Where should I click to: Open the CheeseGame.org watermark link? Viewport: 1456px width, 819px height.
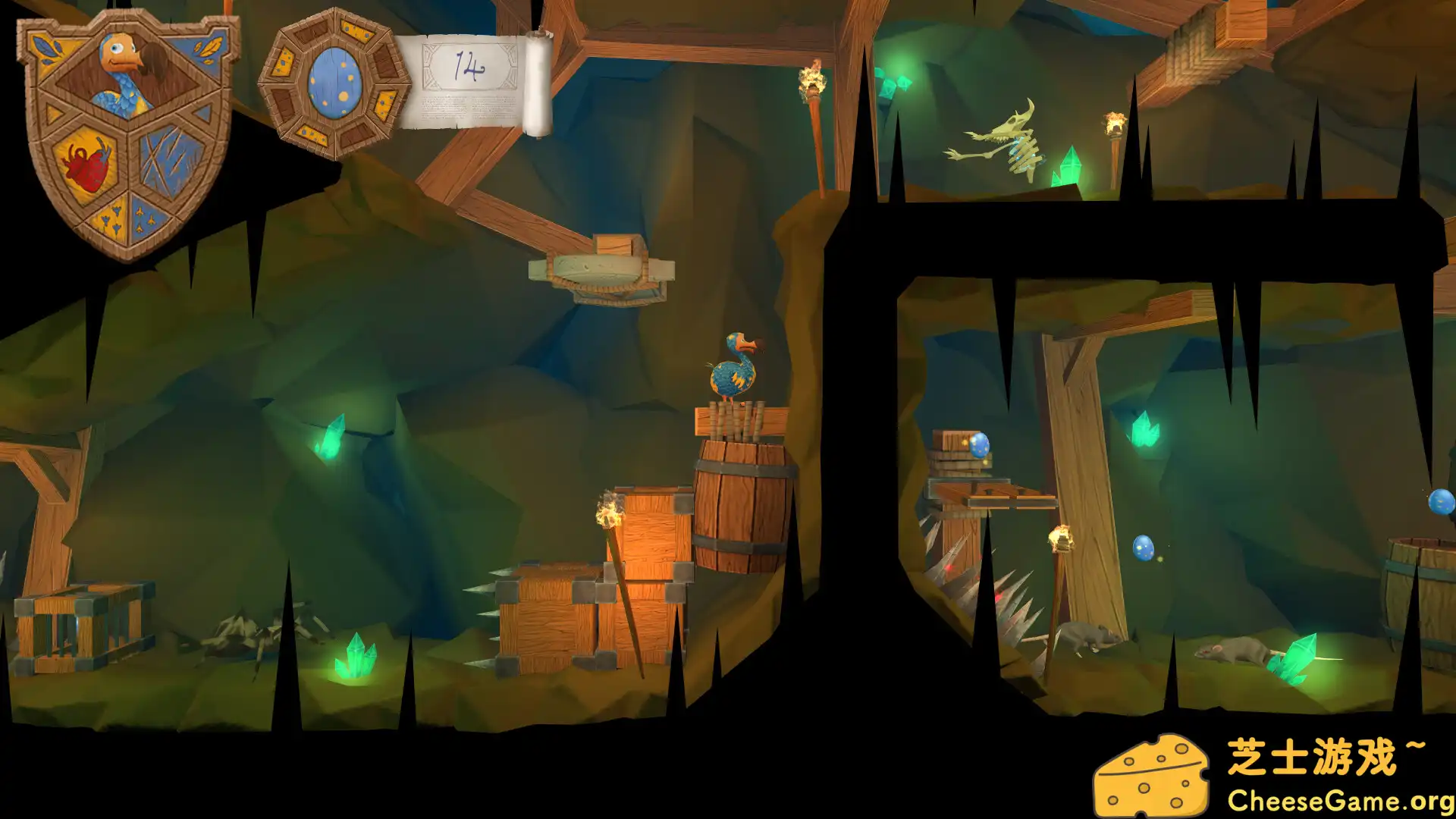click(1339, 801)
